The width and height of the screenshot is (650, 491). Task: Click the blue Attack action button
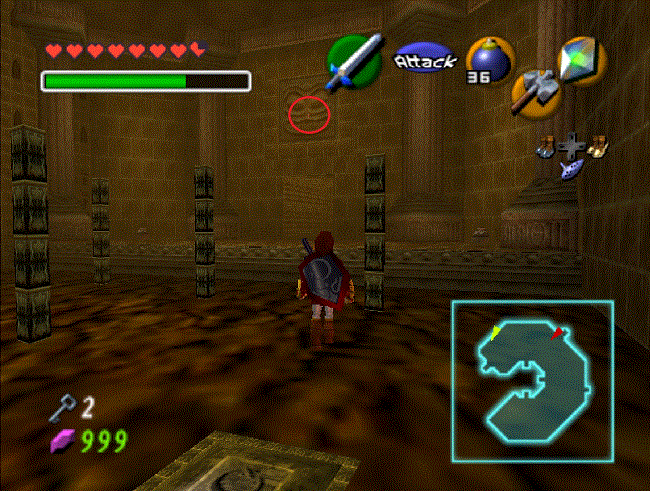pos(424,61)
